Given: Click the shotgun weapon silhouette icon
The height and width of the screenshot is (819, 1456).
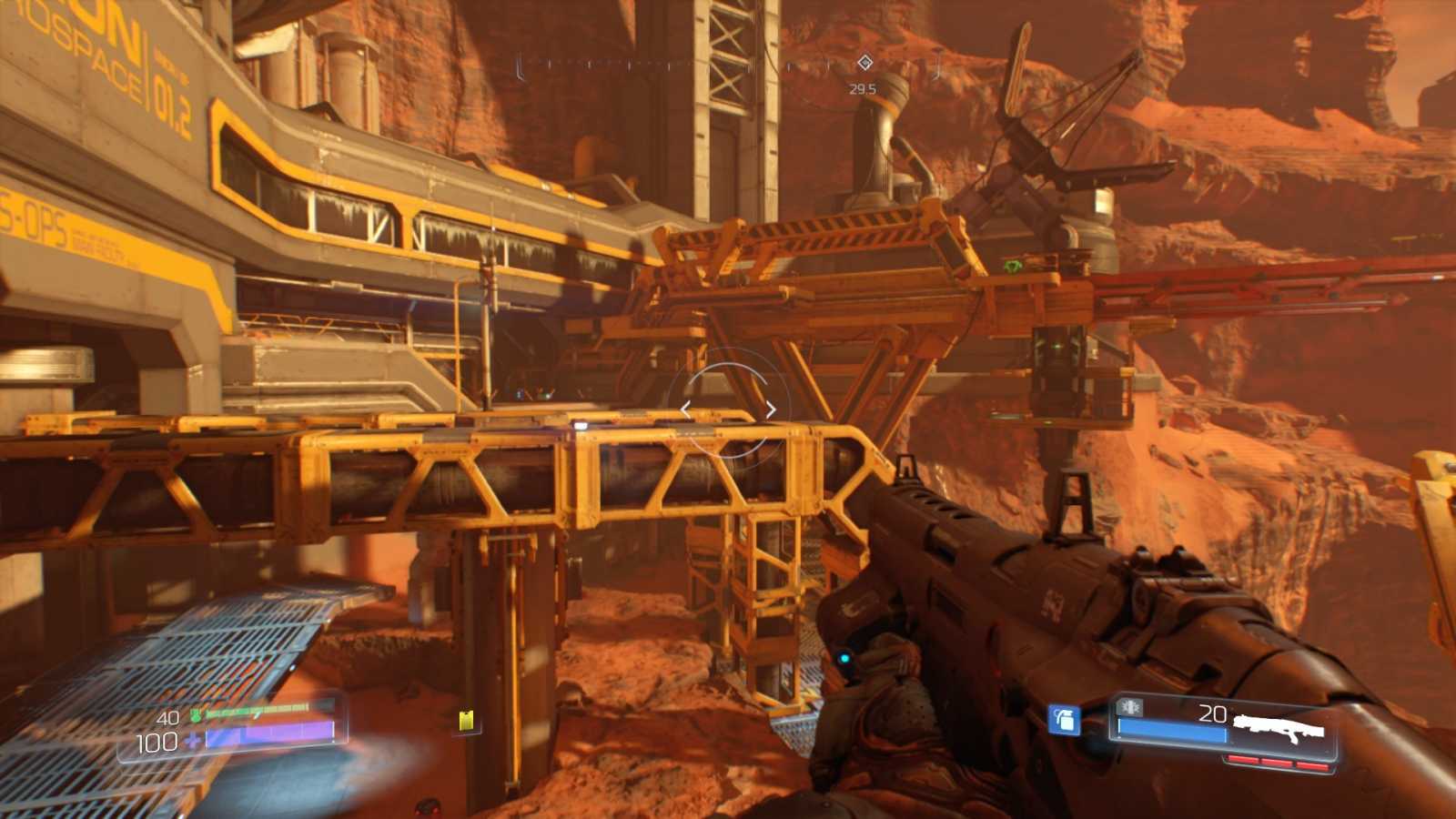Looking at the screenshot, I should pyautogui.click(x=1278, y=728).
